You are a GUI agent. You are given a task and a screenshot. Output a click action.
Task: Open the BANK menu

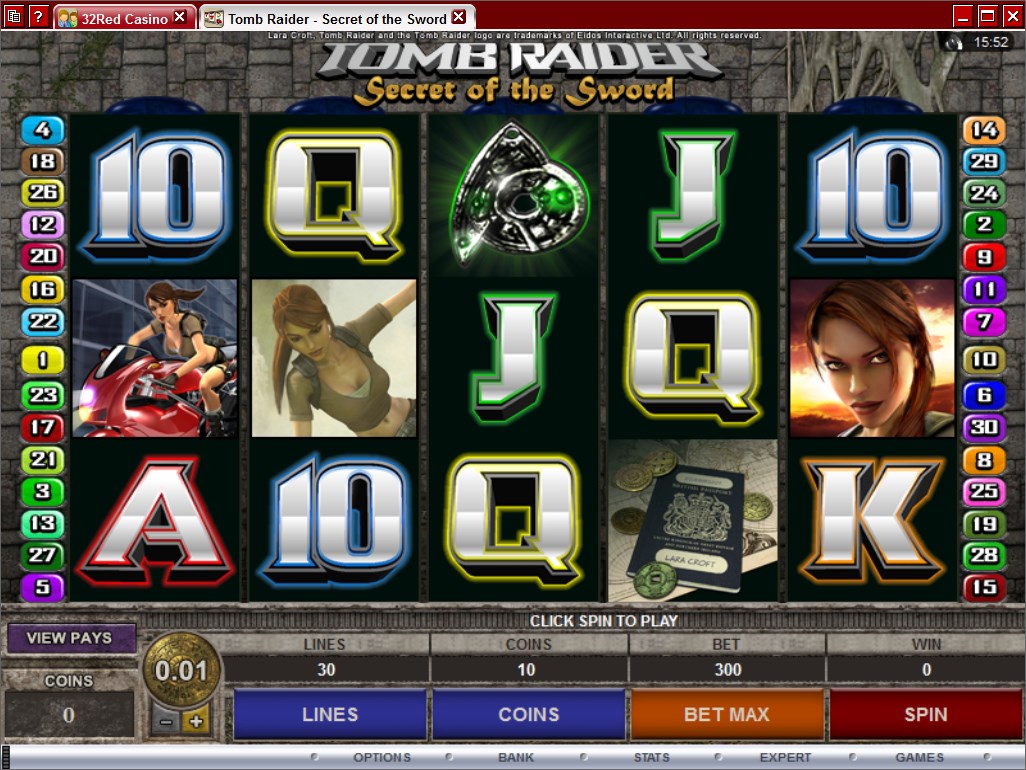coord(516,757)
